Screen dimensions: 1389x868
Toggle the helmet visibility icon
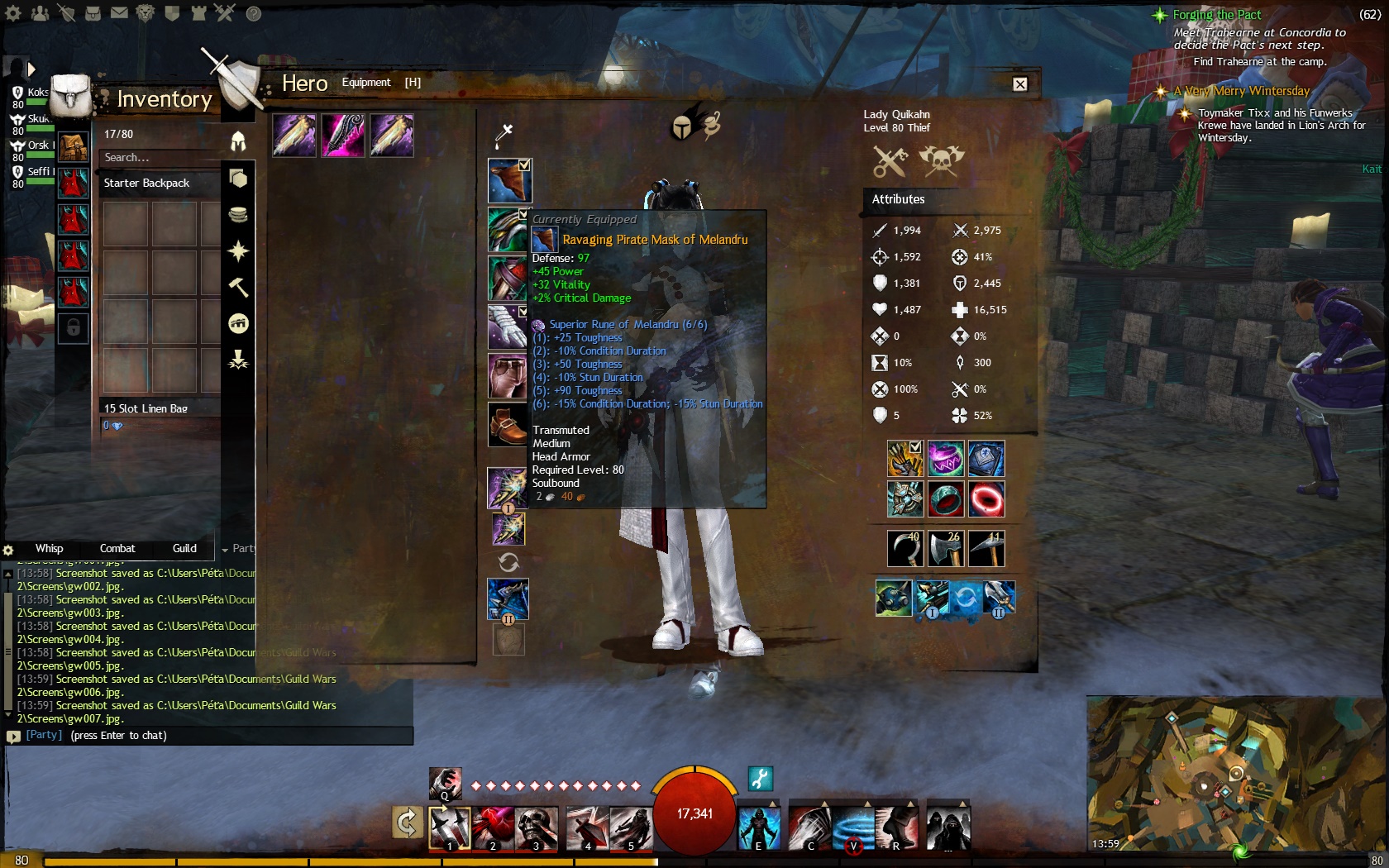click(x=682, y=127)
